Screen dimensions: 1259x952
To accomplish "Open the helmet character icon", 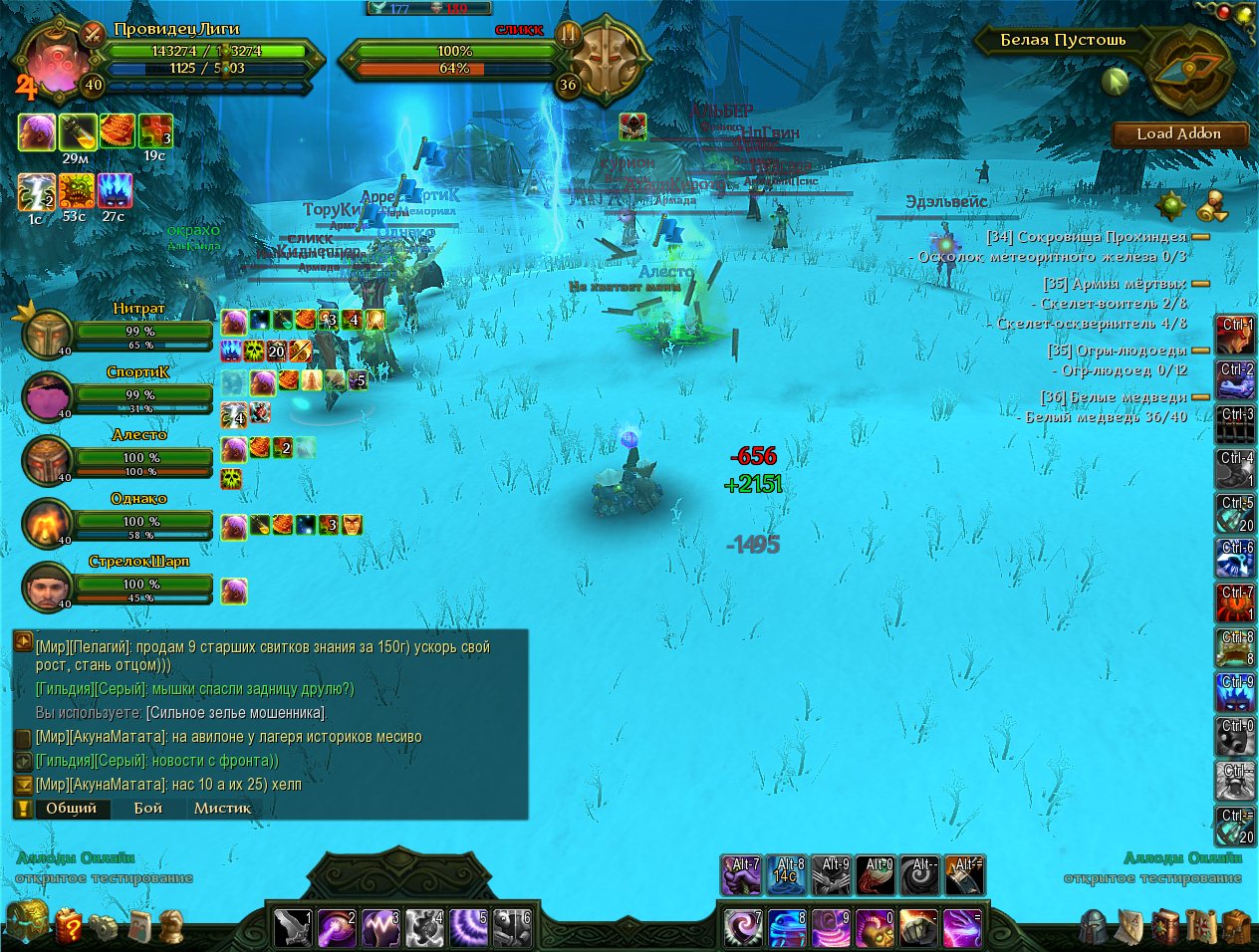I will pyautogui.click(x=1094, y=926).
